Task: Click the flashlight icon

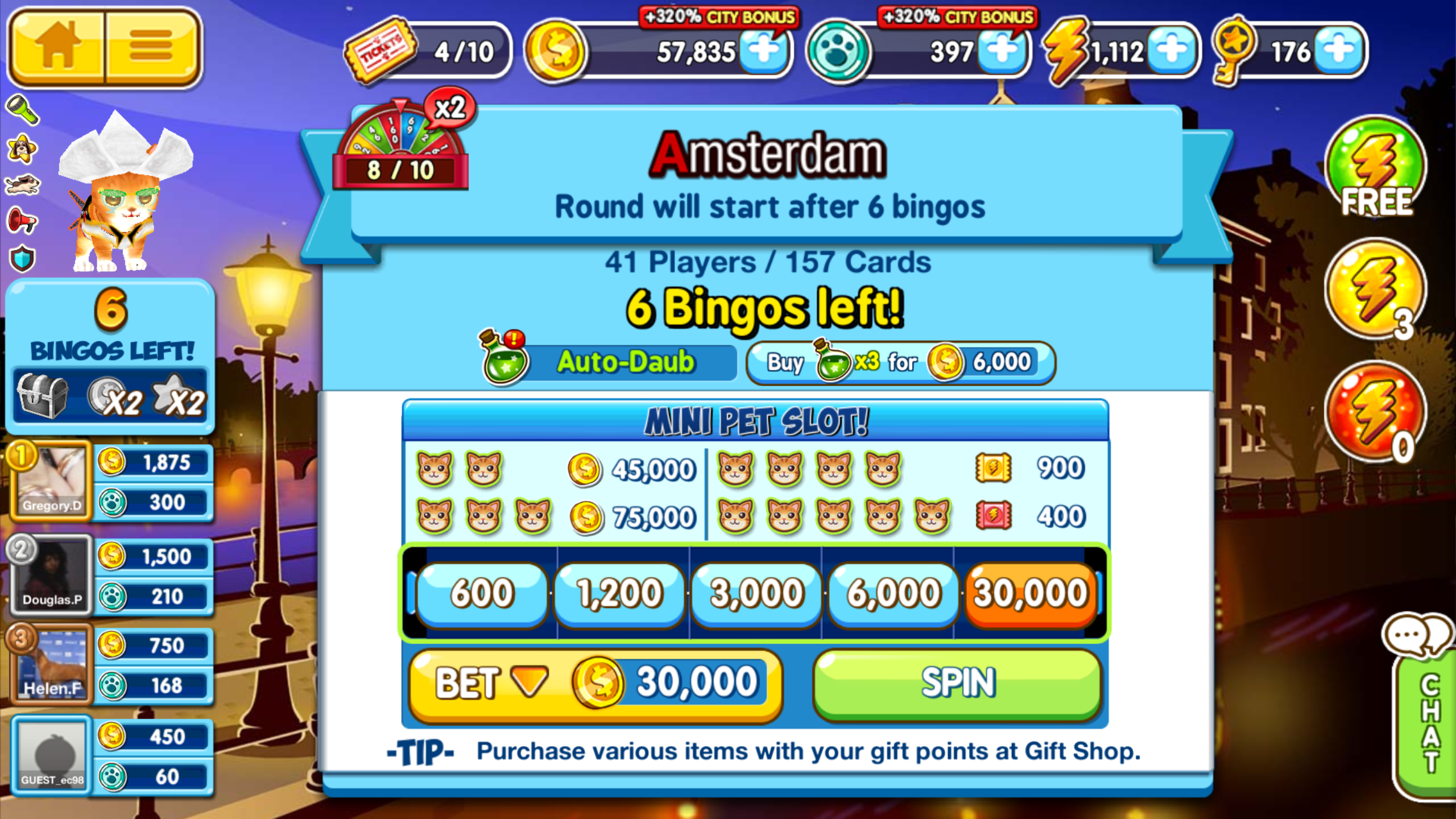Action: click(x=22, y=109)
